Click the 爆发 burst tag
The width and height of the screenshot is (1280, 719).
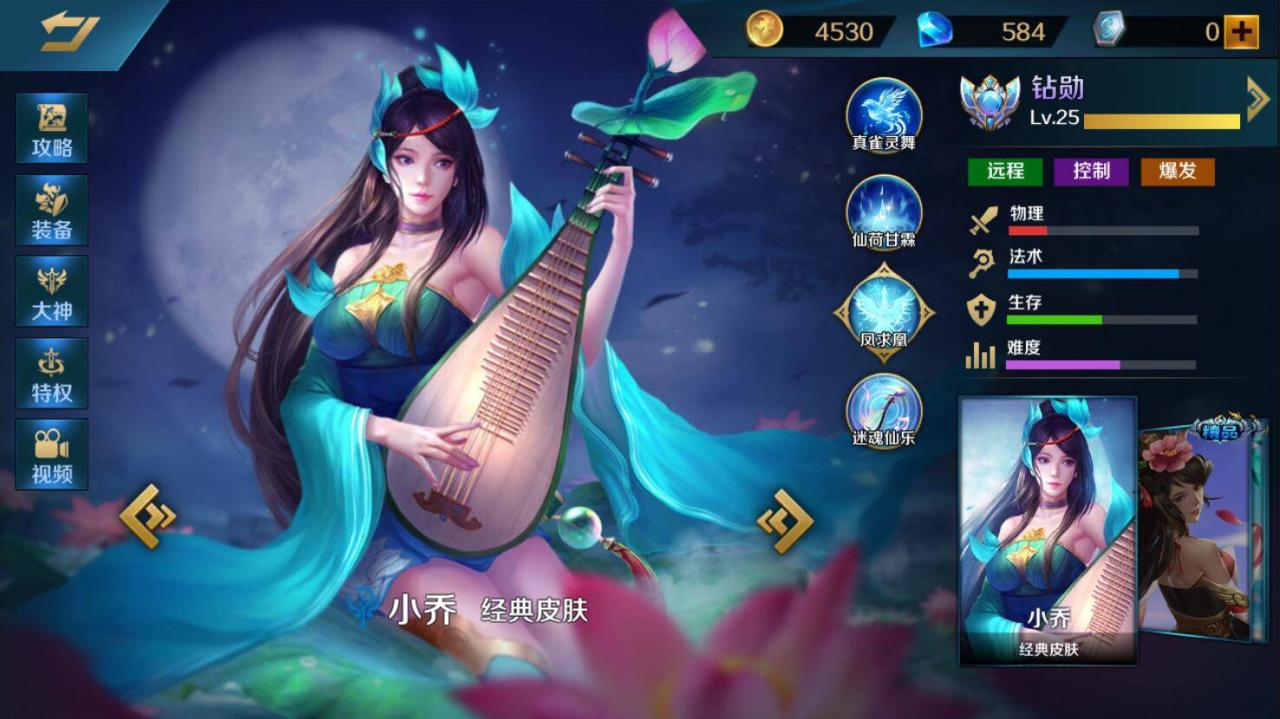click(x=1177, y=171)
